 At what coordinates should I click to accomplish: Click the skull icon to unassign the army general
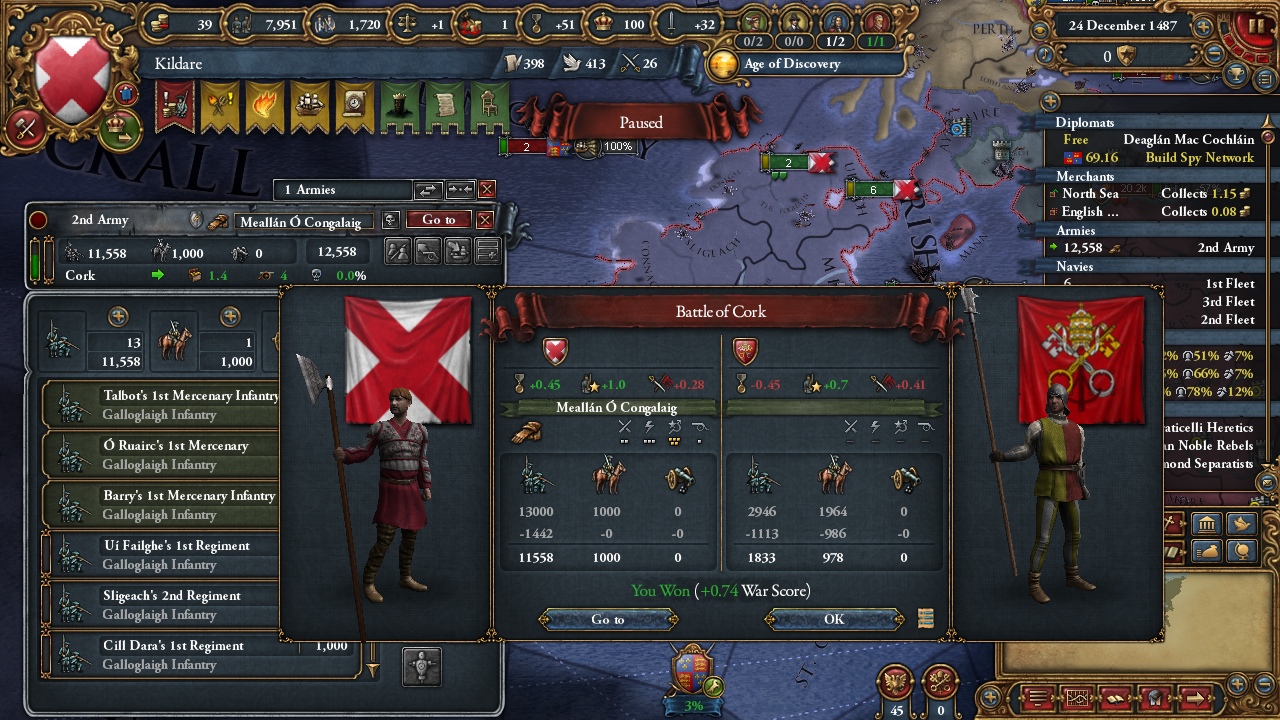(x=390, y=220)
